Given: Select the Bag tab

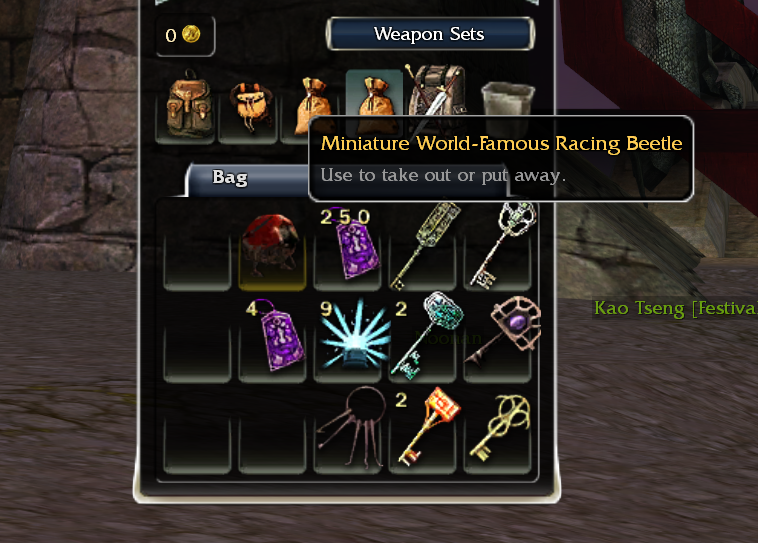Looking at the screenshot, I should (x=230, y=178).
